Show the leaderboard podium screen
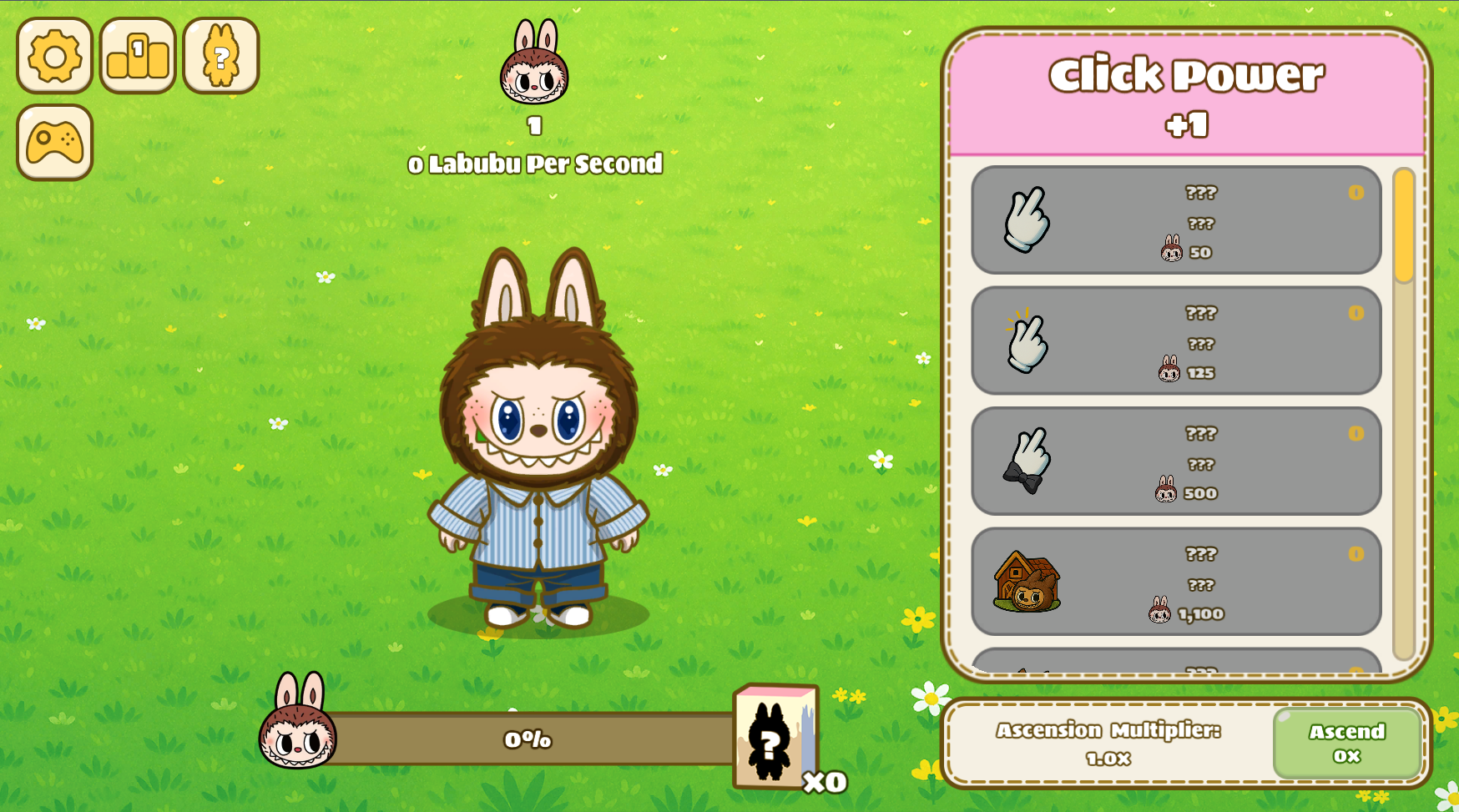 pyautogui.click(x=138, y=56)
